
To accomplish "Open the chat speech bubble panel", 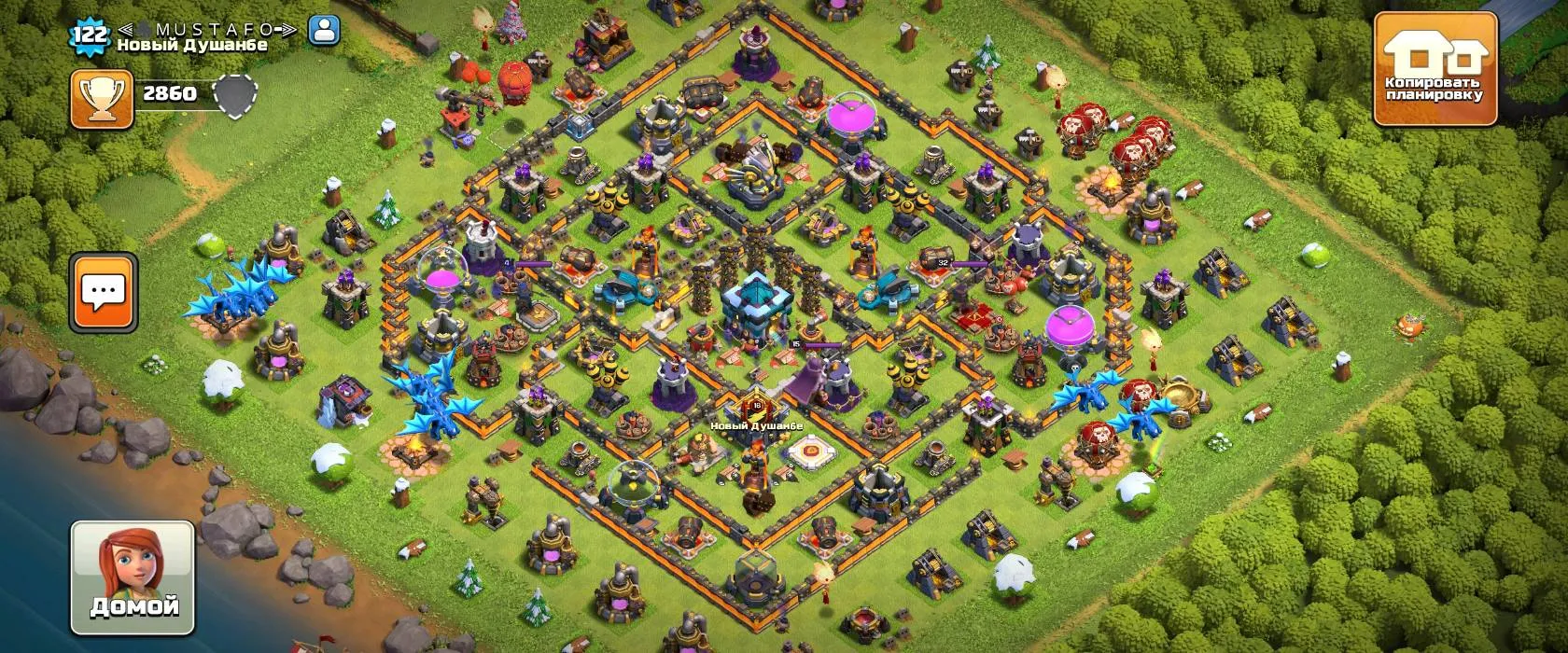I will [104, 292].
